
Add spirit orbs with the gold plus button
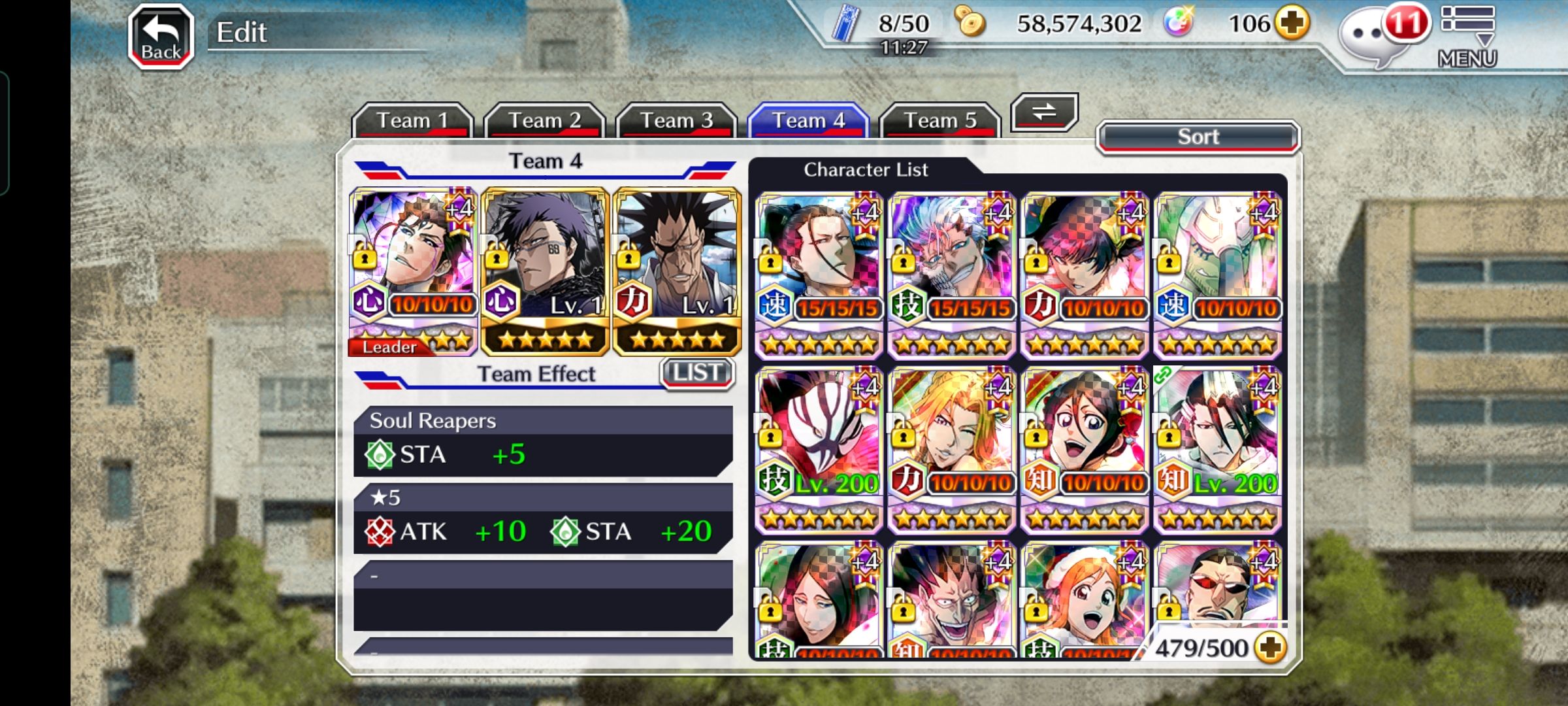(x=1292, y=24)
